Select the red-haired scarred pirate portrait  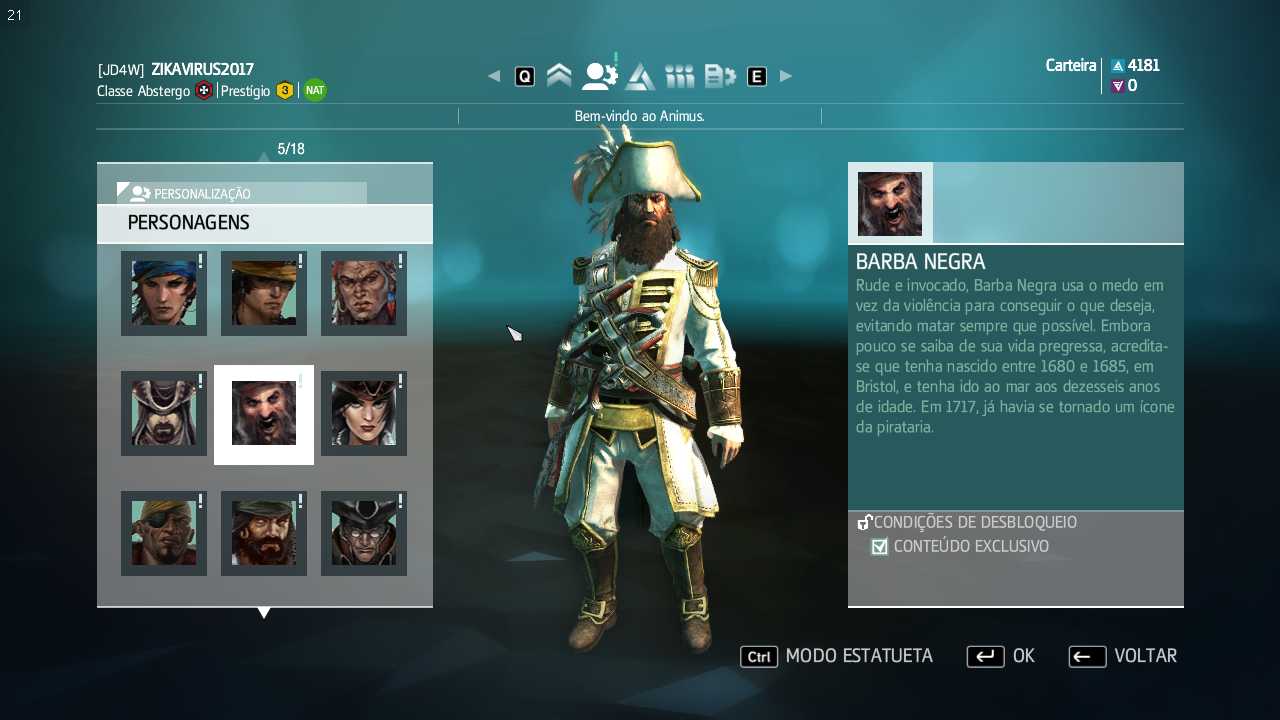[364, 293]
